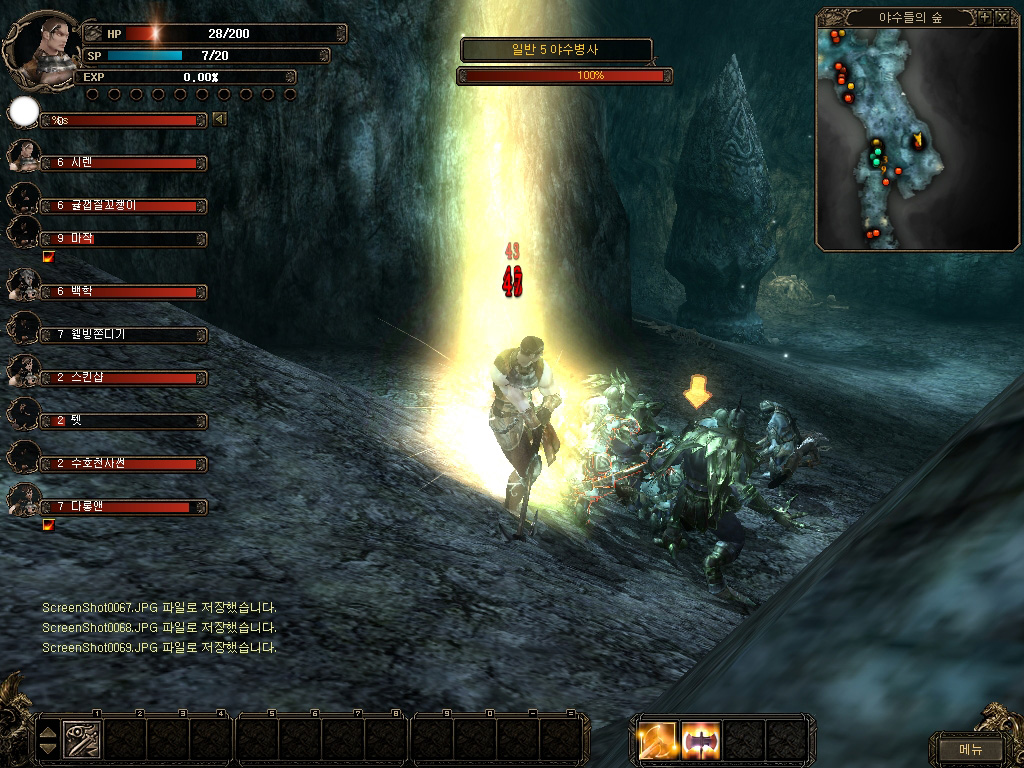Activate the glowing axe skill icon

click(x=701, y=740)
